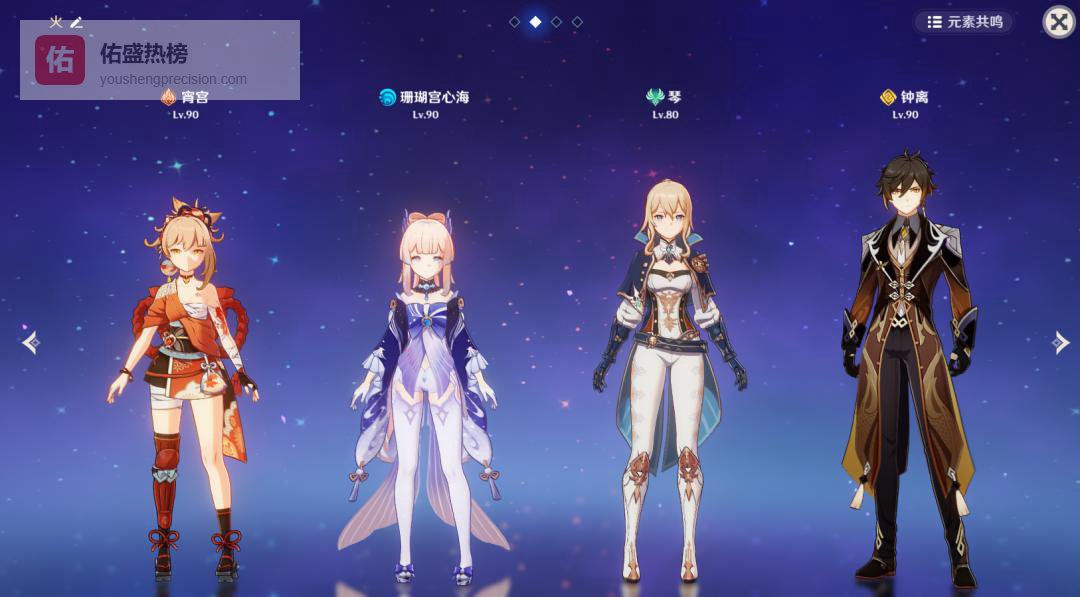Edit the party name with the pencil icon
1080x597 pixels.
click(x=76, y=22)
